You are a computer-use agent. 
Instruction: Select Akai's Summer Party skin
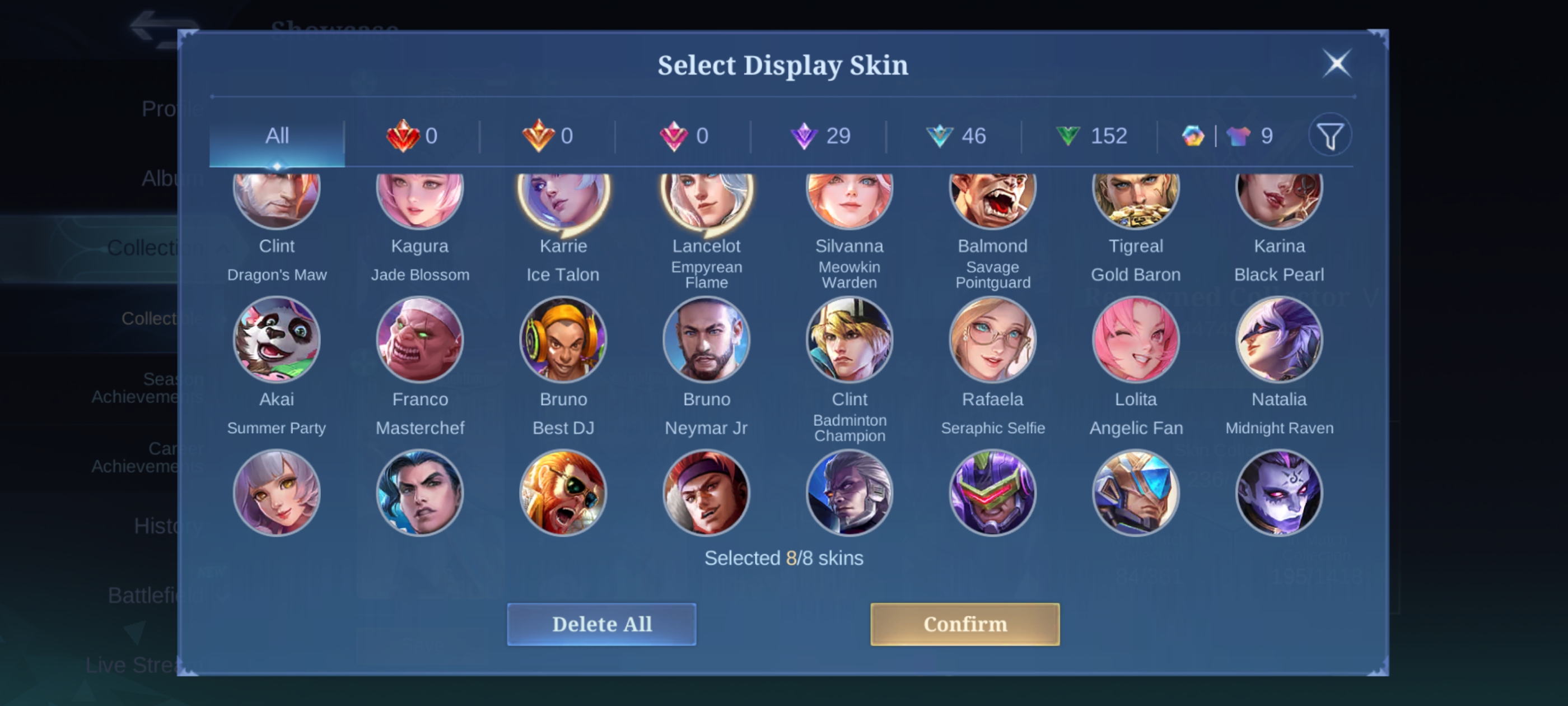point(277,340)
